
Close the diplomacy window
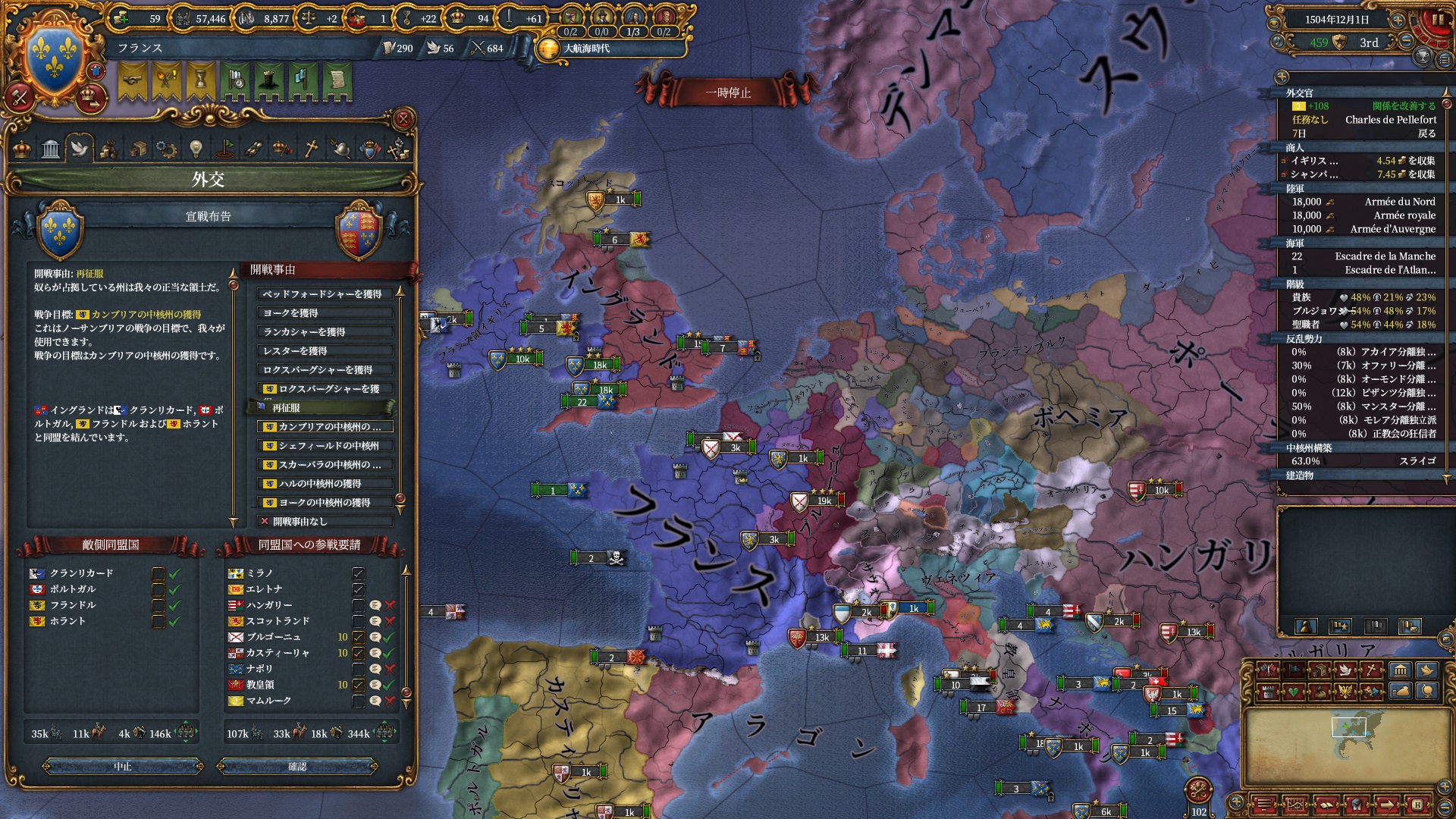point(403,119)
